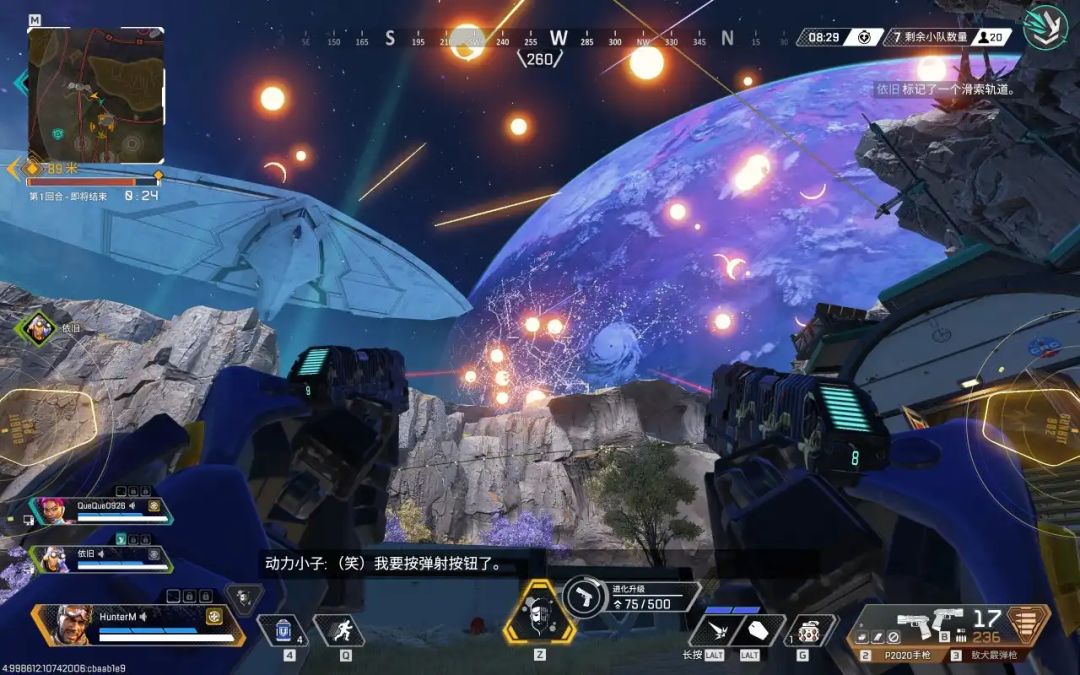Activate the hexagonal ultimate ability icon
The width and height of the screenshot is (1080, 675).
click(538, 611)
